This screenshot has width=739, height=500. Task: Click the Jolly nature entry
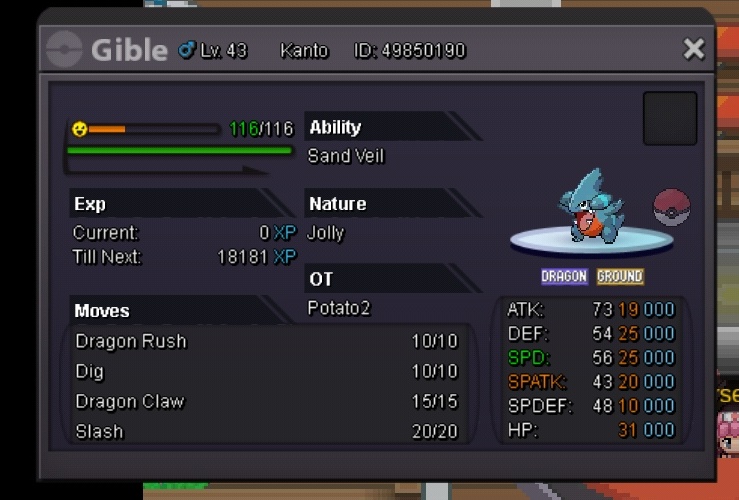tap(326, 233)
